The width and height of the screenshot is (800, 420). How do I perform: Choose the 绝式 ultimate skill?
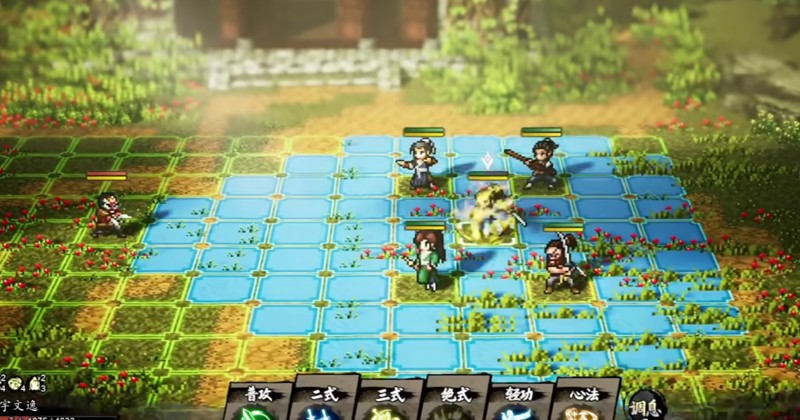pos(456,401)
